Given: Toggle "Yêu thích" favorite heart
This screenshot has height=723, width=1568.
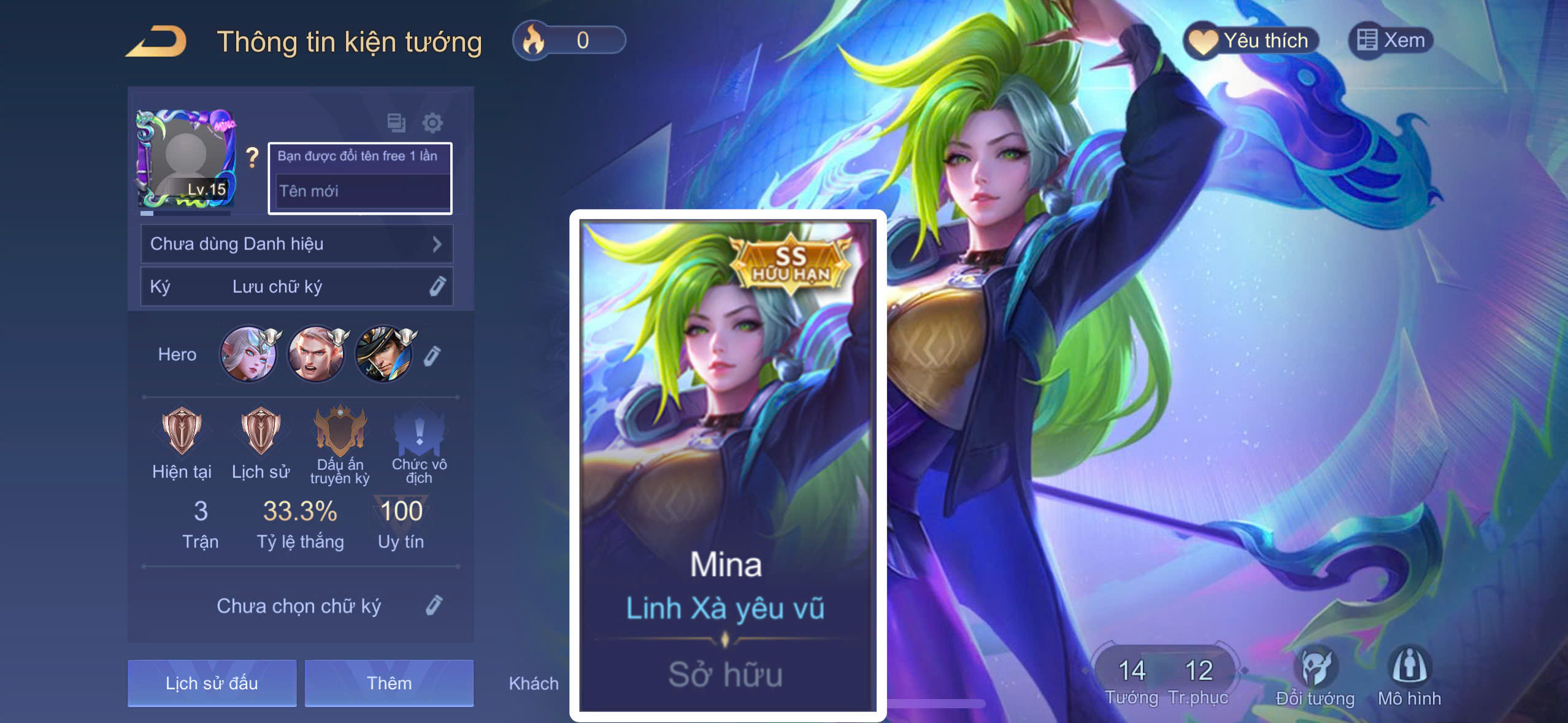Looking at the screenshot, I should coord(1253,39).
